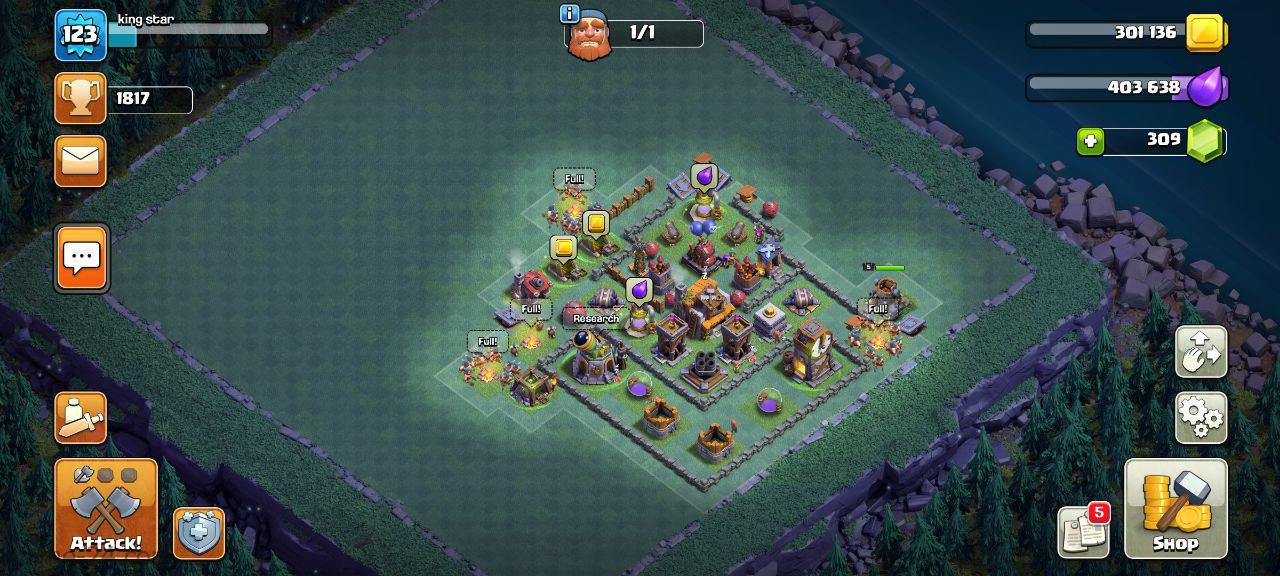Open the chat speech bubble
Viewport: 1280px width, 576px height.
[81, 258]
